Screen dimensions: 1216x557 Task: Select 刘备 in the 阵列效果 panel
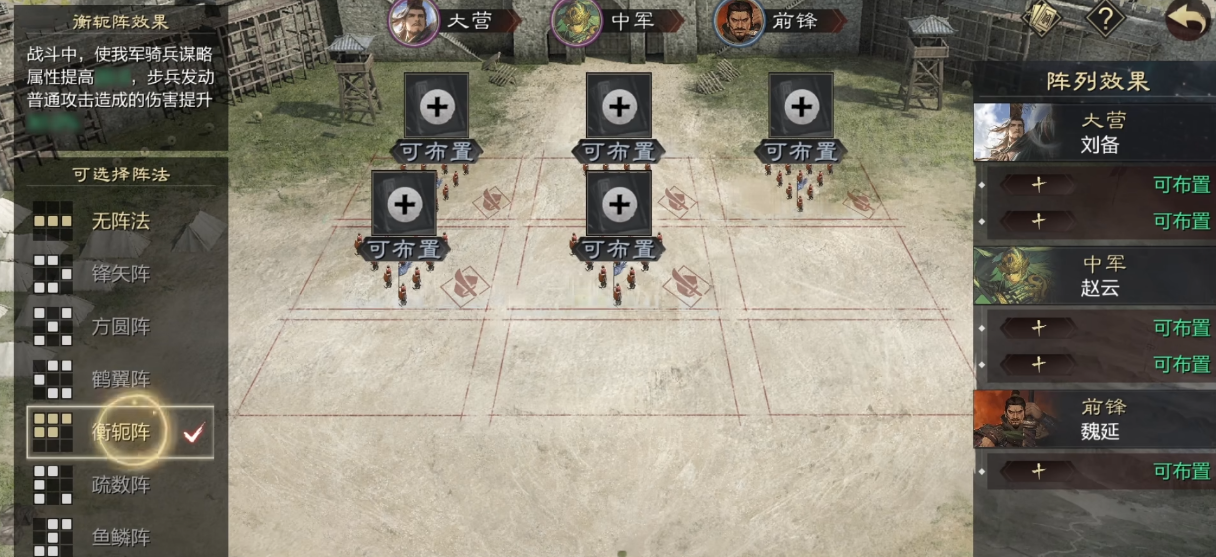coord(1093,133)
